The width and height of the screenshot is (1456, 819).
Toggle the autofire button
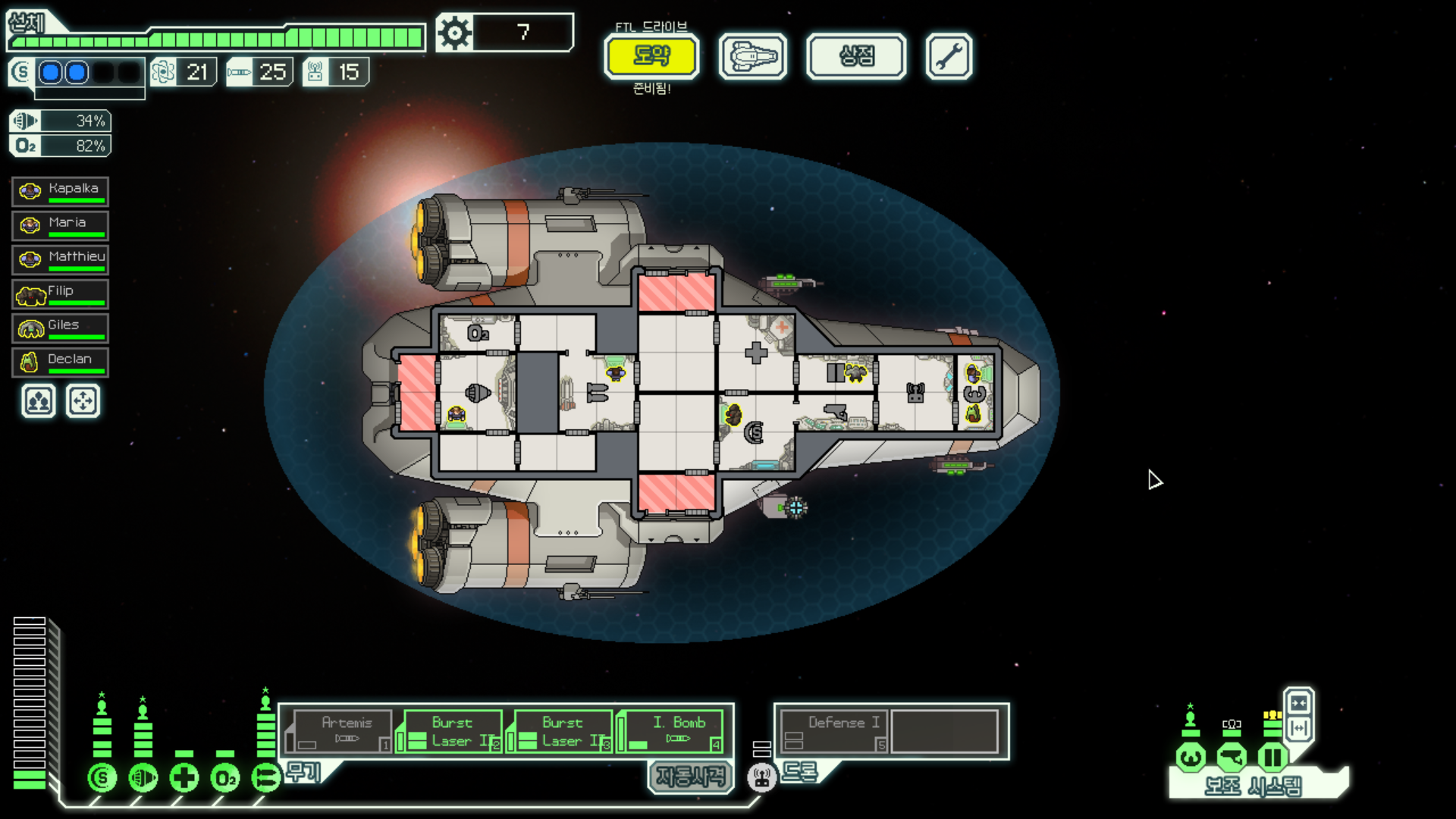coord(691,777)
